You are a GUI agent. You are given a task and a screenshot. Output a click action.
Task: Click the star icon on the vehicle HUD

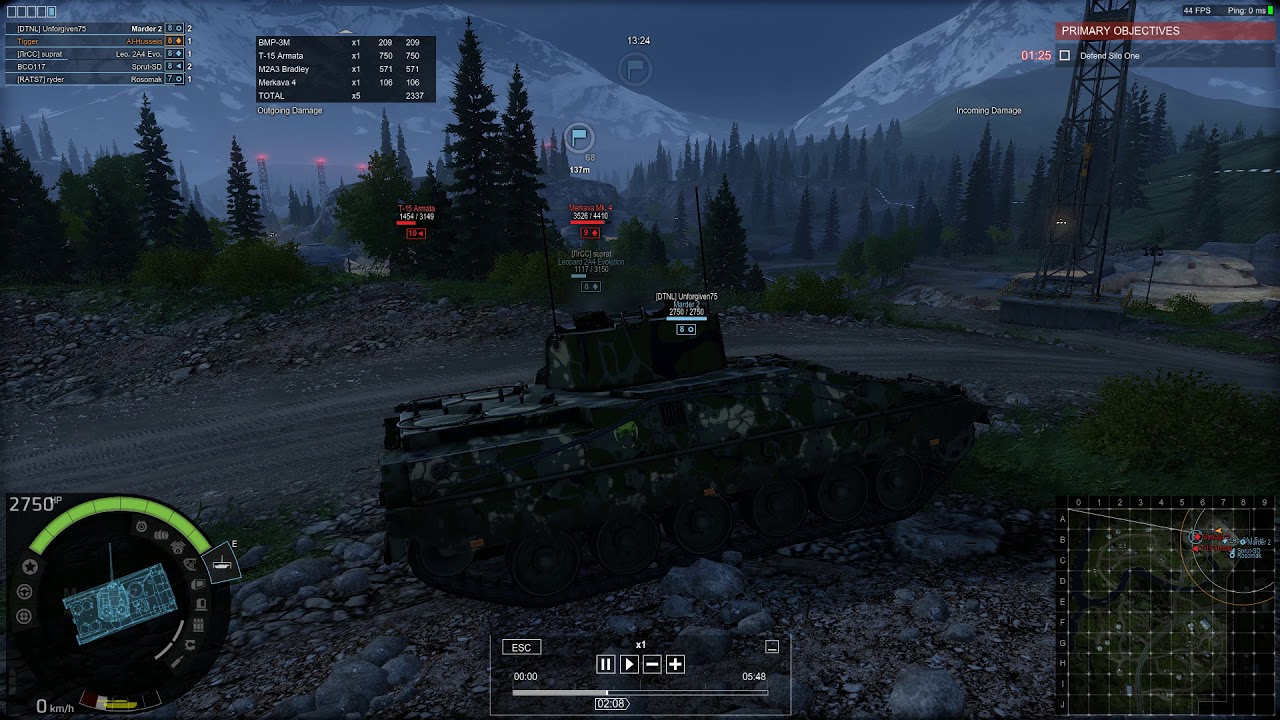tap(29, 567)
